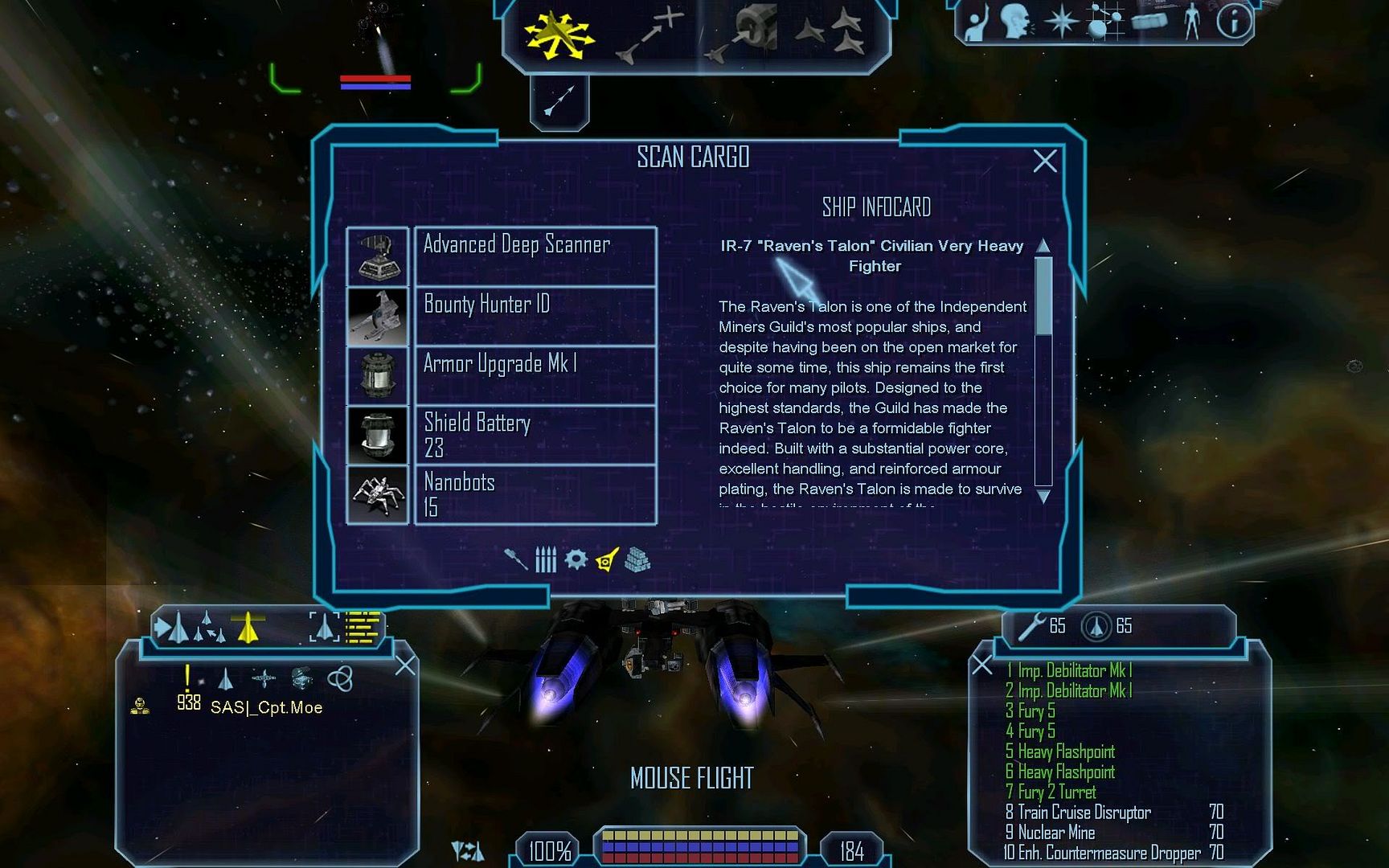Open the nav map with the star icon
1389x868 pixels.
point(1061,22)
